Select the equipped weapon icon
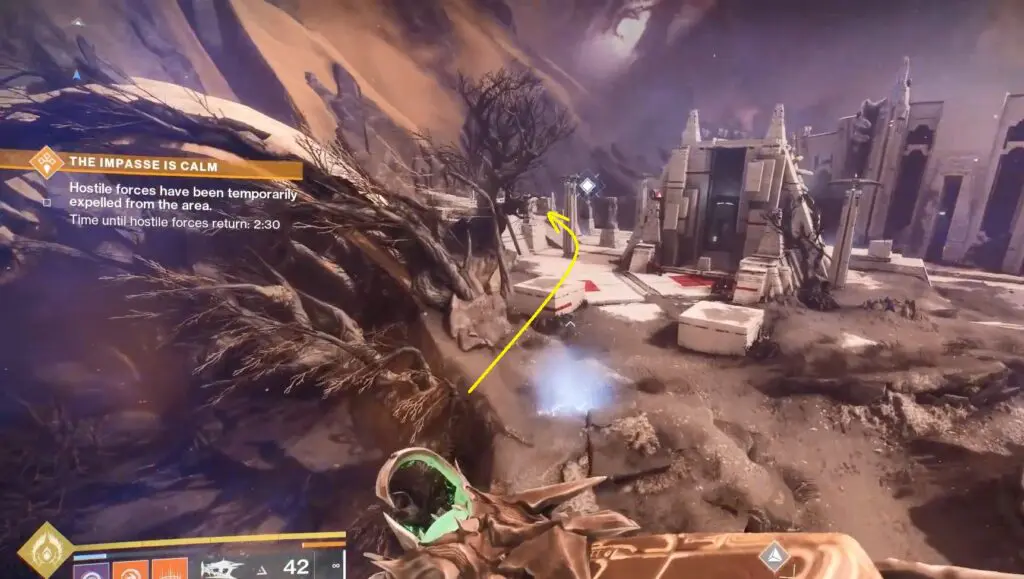The height and width of the screenshot is (579, 1024). coord(222,568)
